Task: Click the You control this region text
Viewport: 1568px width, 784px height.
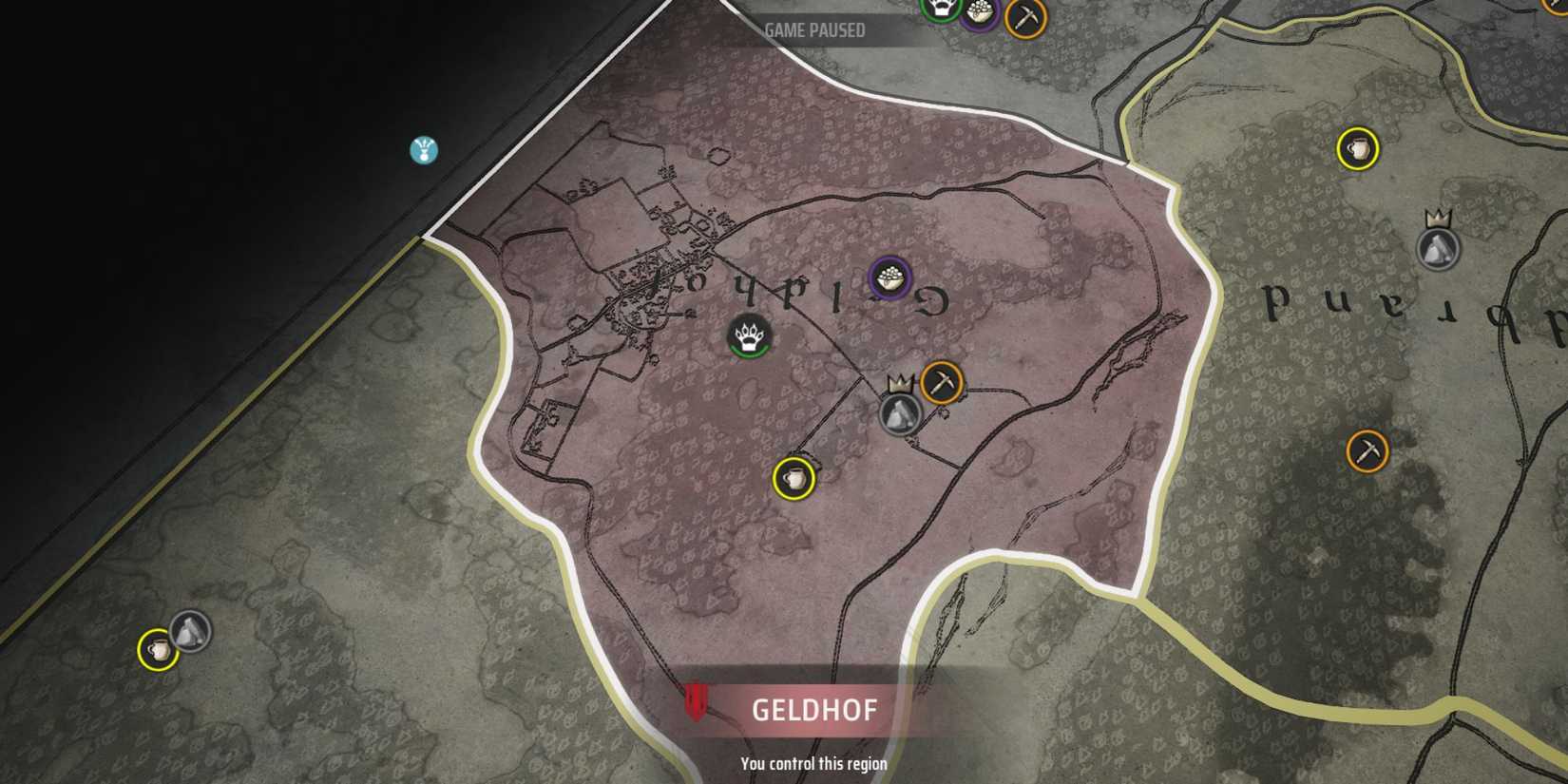Action: click(813, 763)
